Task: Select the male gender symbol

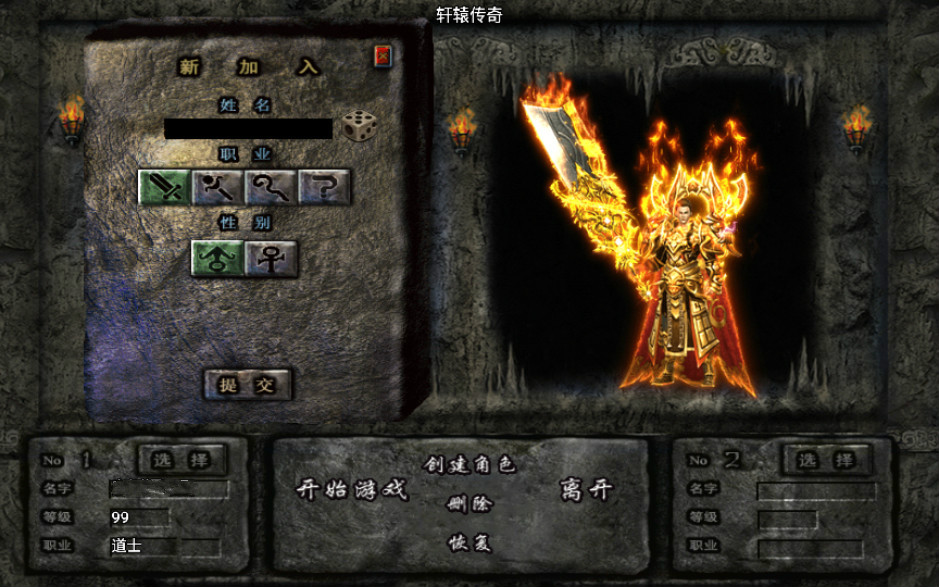Action: [217, 258]
